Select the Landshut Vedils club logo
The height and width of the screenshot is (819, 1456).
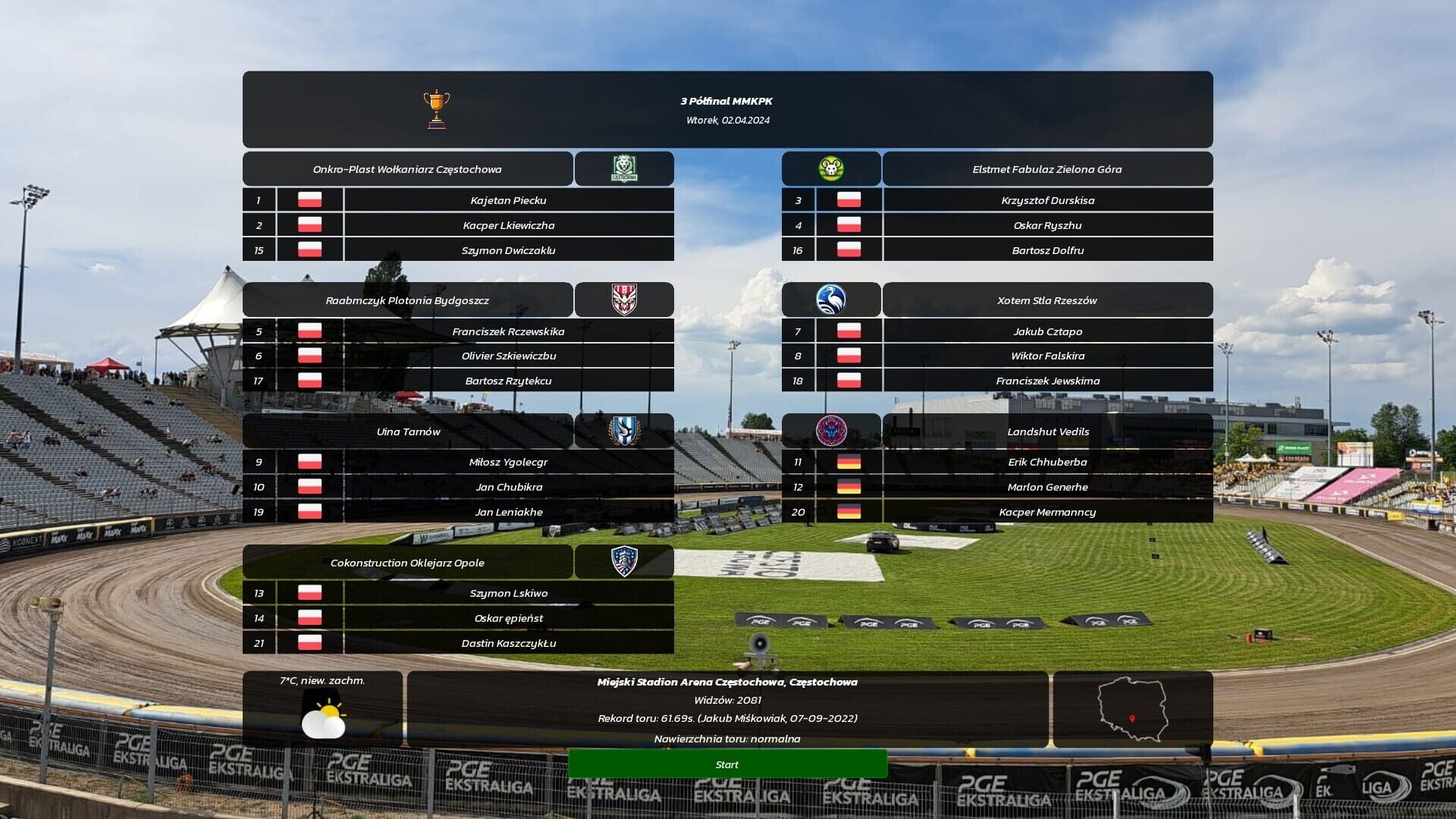832,431
